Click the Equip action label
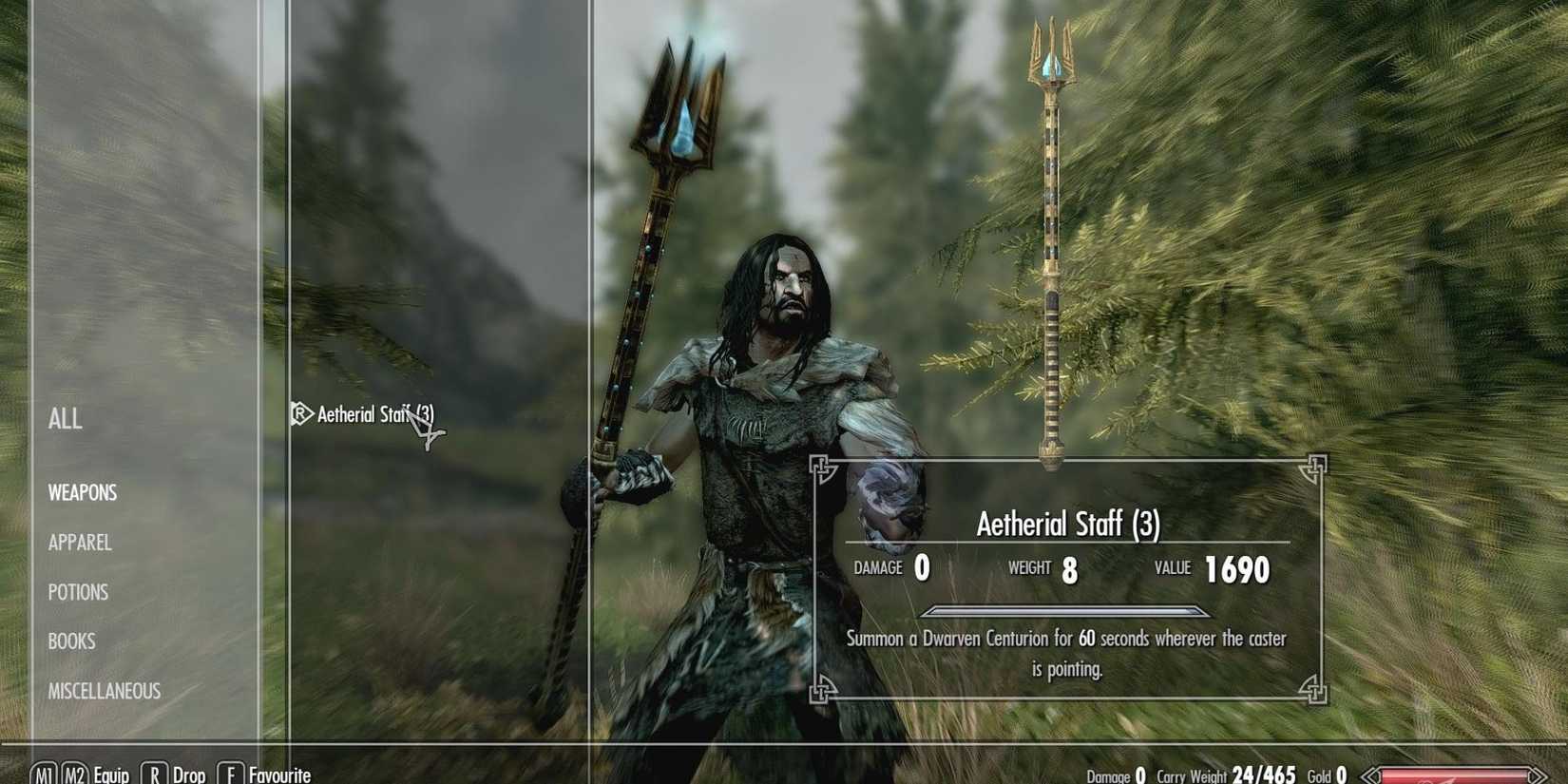 tap(114, 774)
